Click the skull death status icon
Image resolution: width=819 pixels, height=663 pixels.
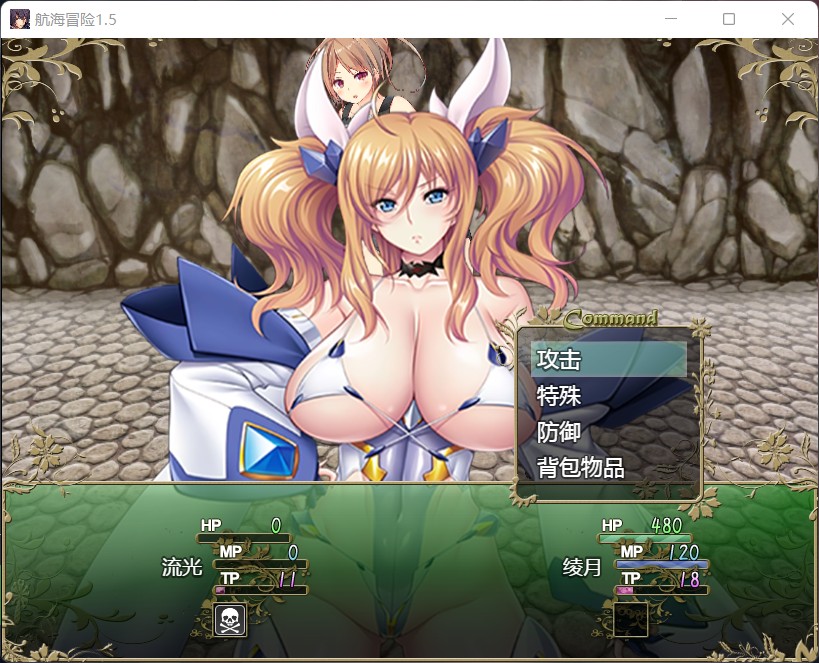[x=231, y=620]
